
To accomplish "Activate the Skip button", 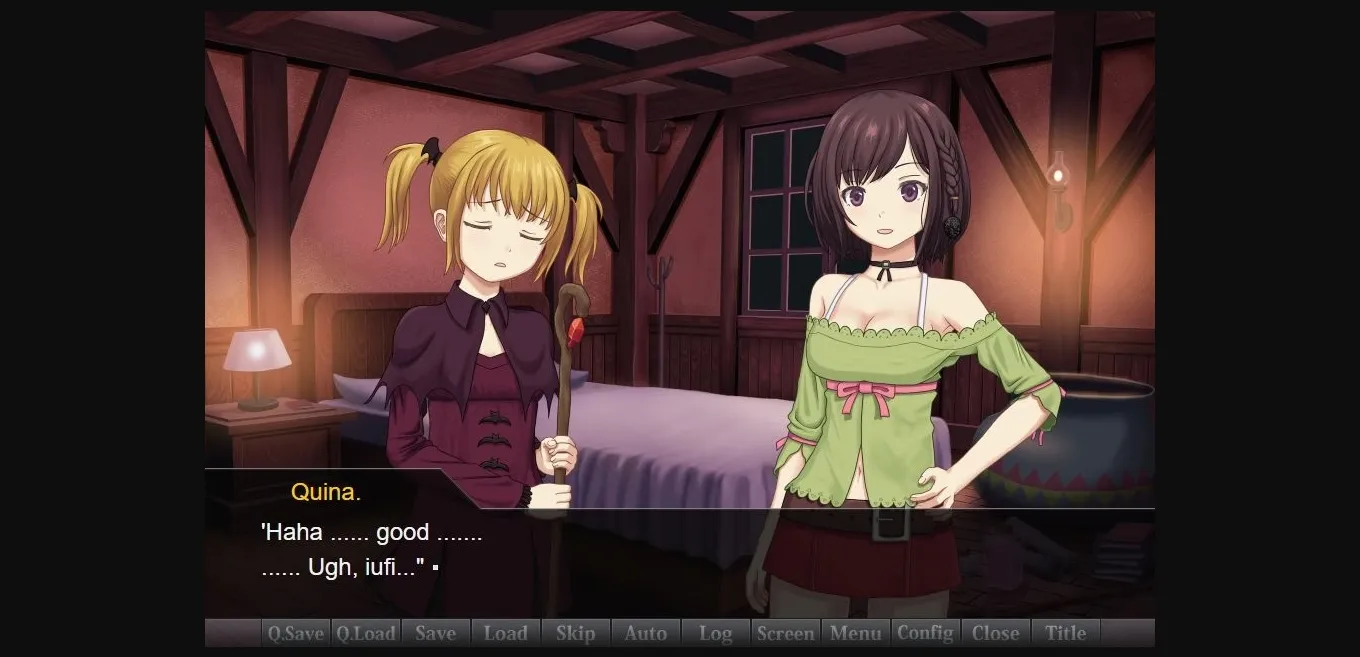I will pos(575,633).
